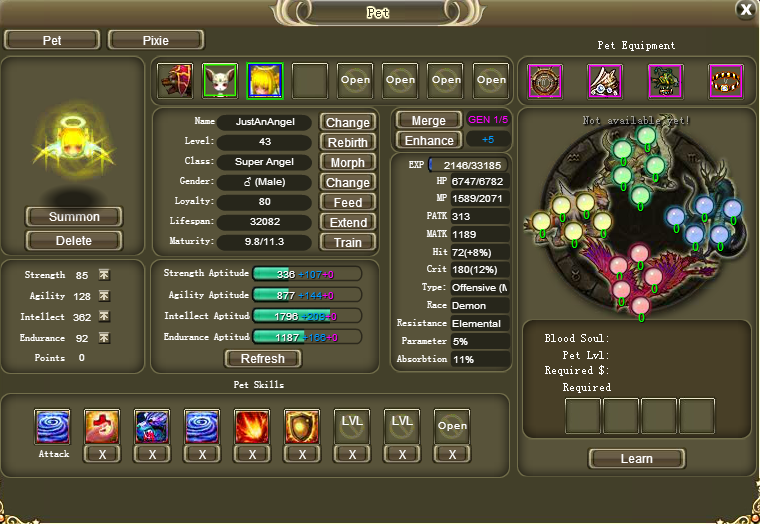
Task: Refresh the pet aptitudes
Action: click(263, 359)
